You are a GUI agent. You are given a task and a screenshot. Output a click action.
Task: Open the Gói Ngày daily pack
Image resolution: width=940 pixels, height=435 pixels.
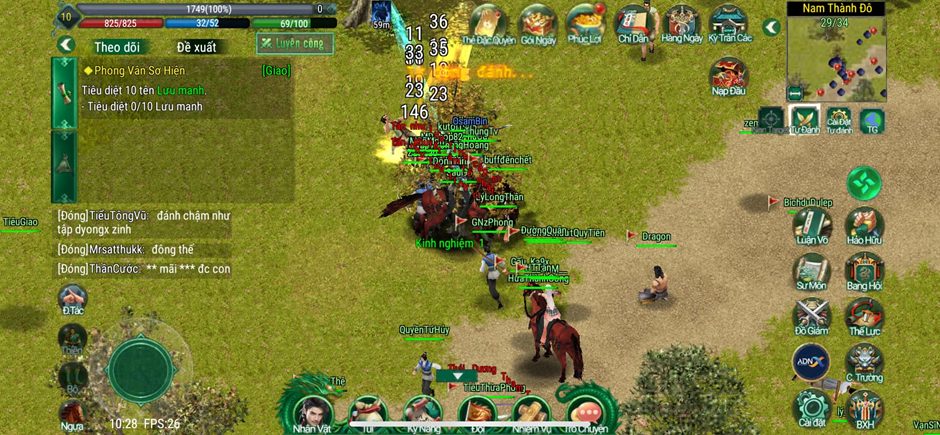(x=538, y=22)
